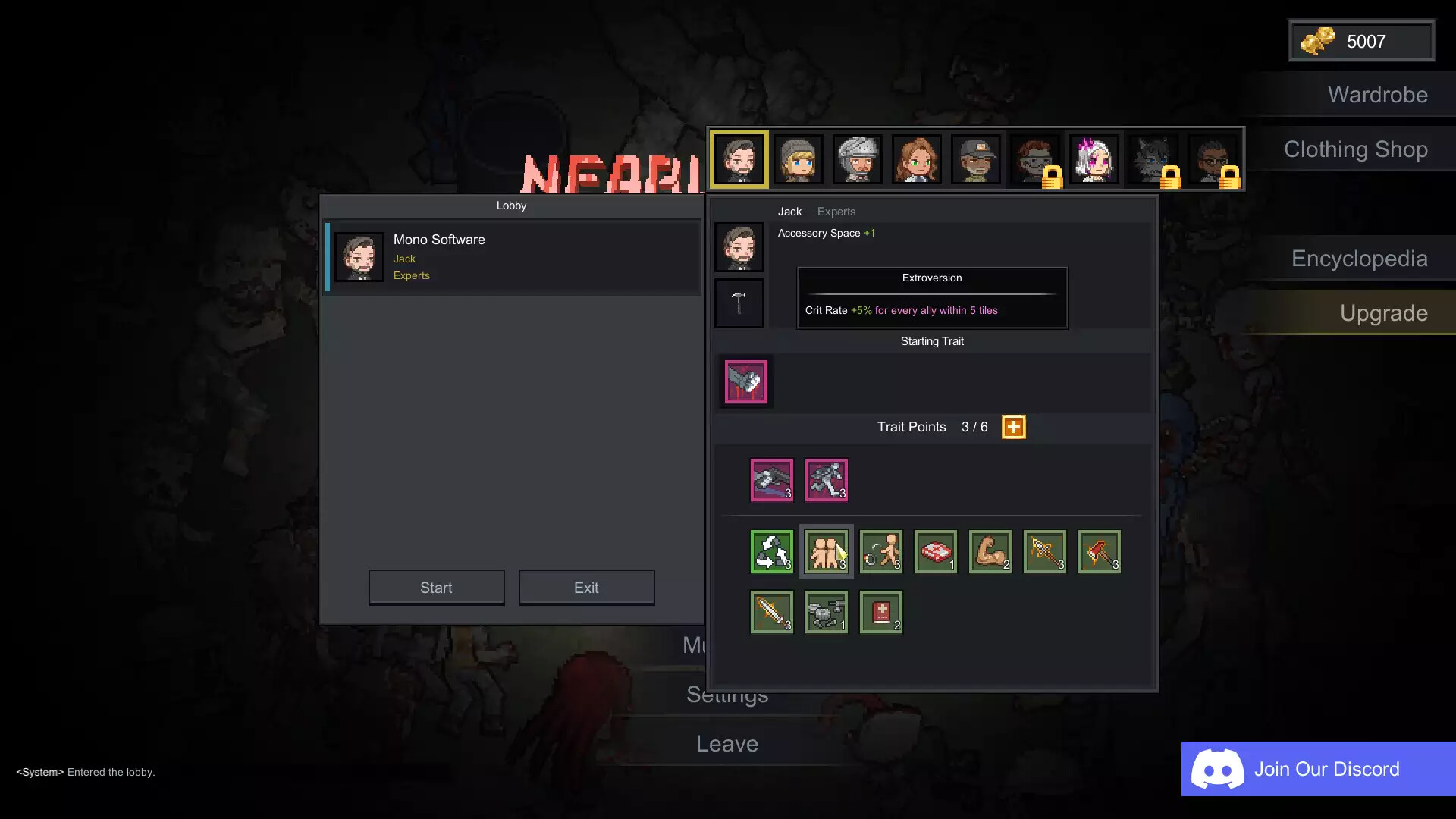Image resolution: width=1456 pixels, height=819 pixels.
Task: Click Join Our Discord banner
Action: [1317, 769]
